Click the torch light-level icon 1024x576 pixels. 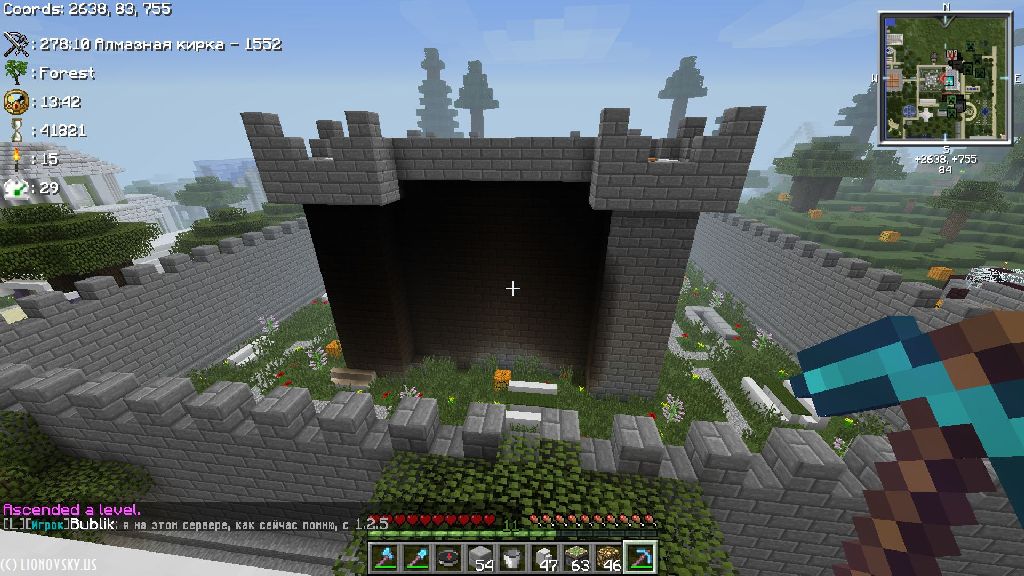tap(16, 157)
